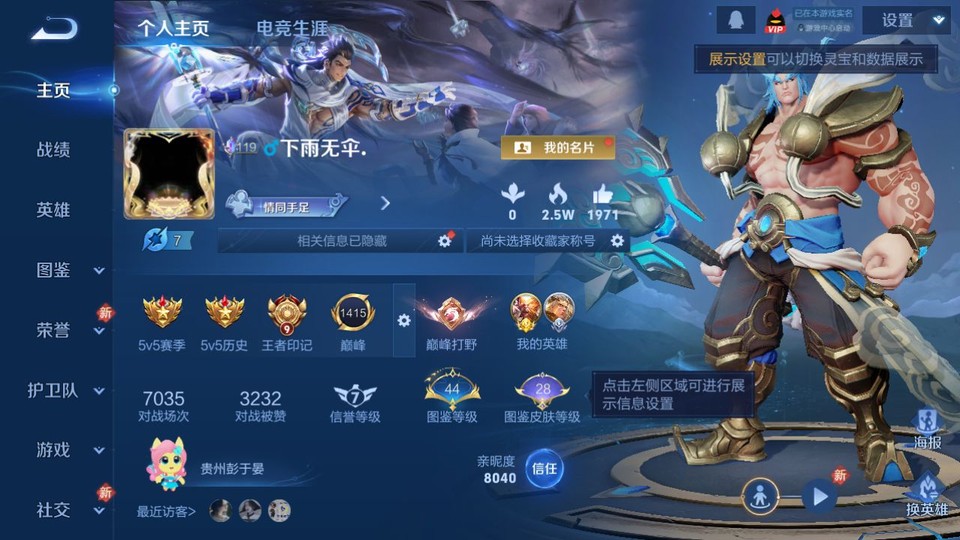
Task: Open the 战绩 sidebar section
Action: [x=53, y=150]
